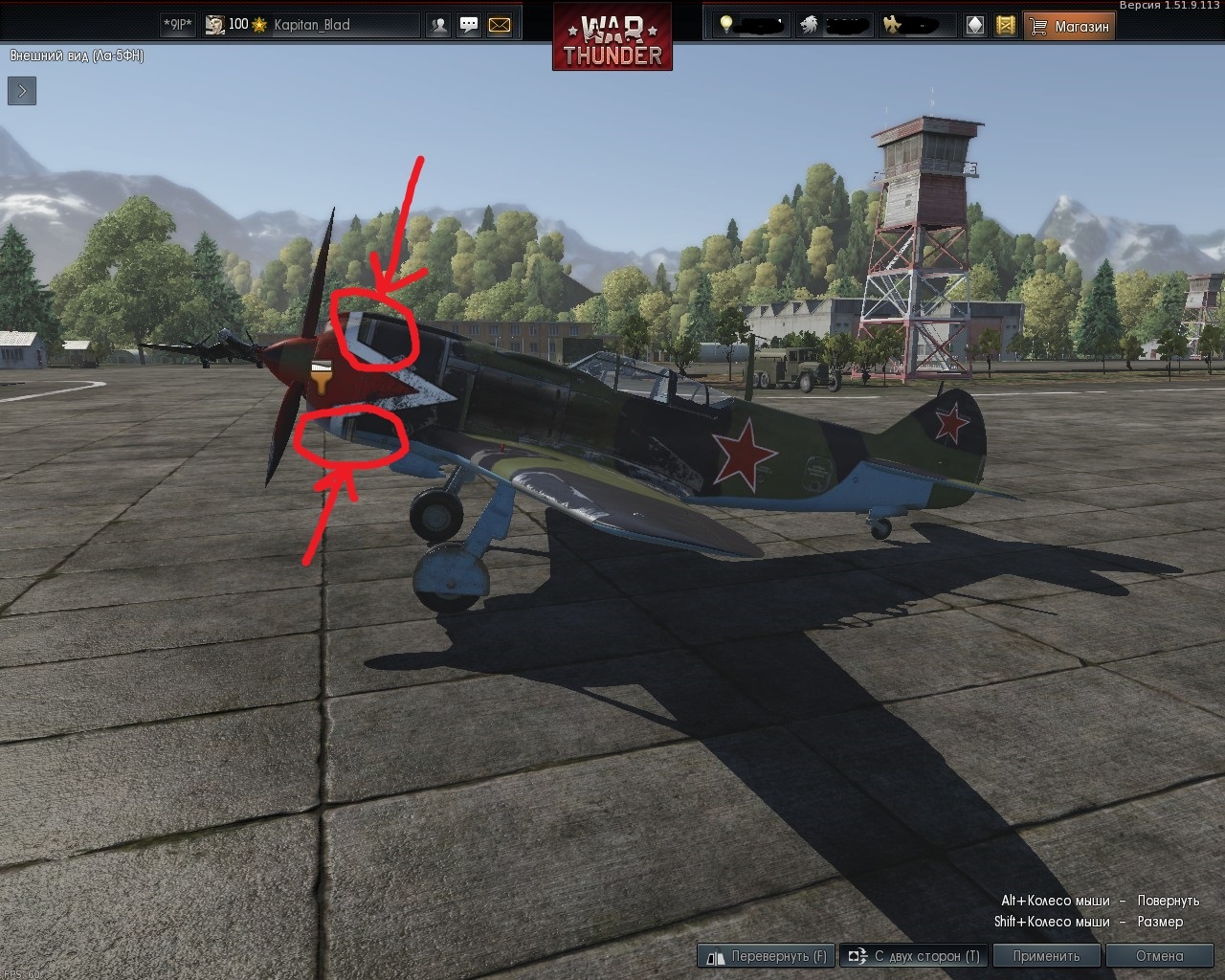Open the mail envelope icon
Image resolution: width=1225 pixels, height=980 pixels.
tap(500, 26)
